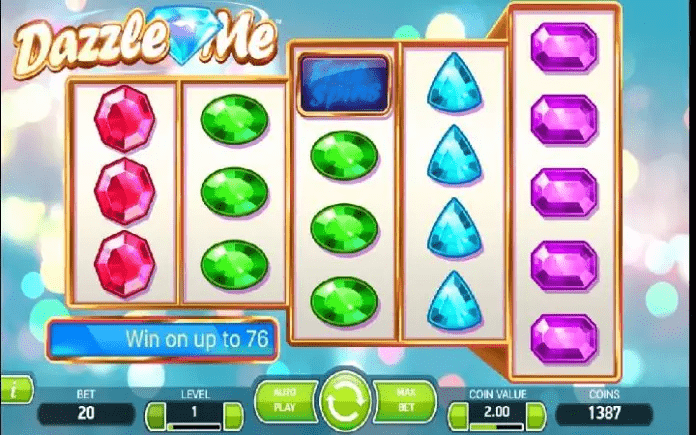Screen dimensions: 696x435
Task: Raise the Coin Value
Action: 538,412
